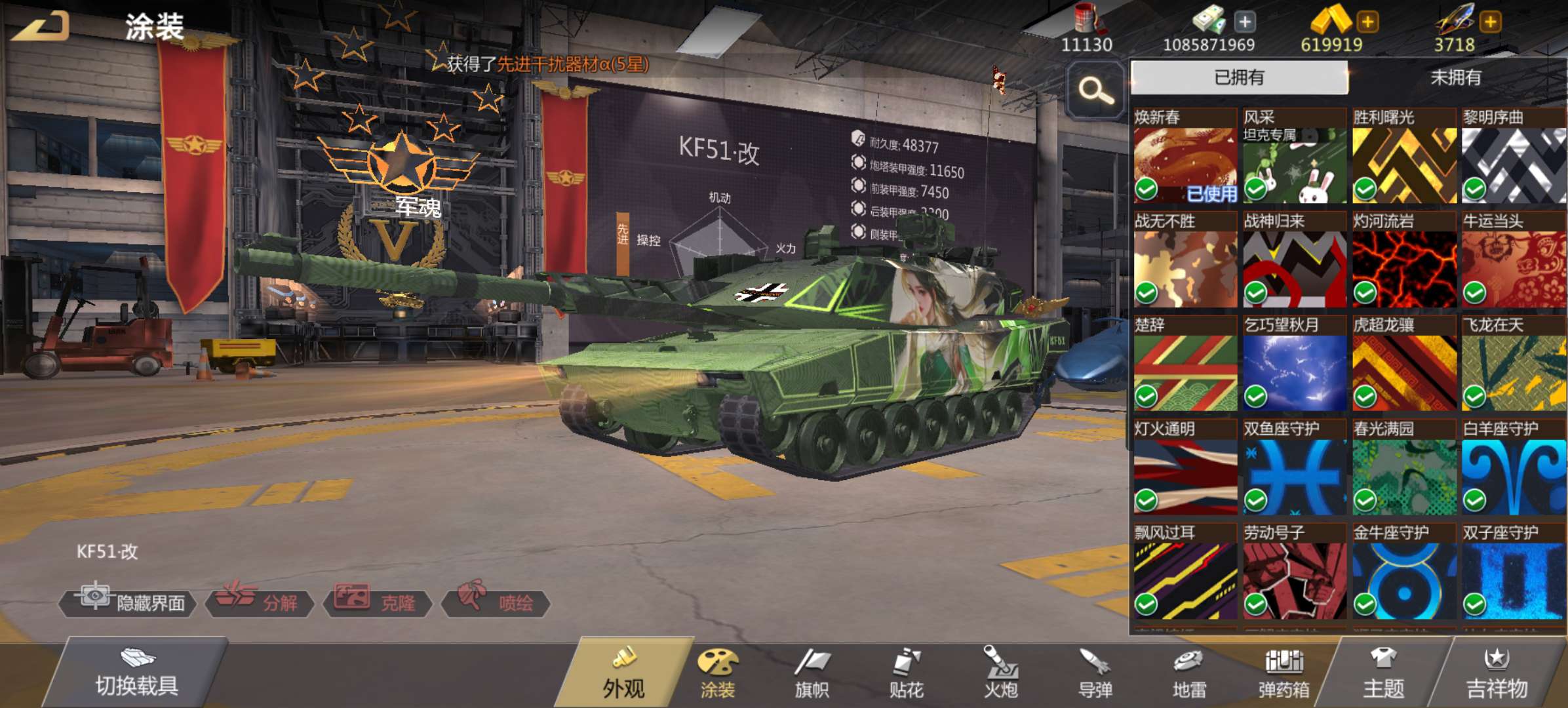Go back using the top-left arrow
This screenshot has width=1568, height=708.
41,26
